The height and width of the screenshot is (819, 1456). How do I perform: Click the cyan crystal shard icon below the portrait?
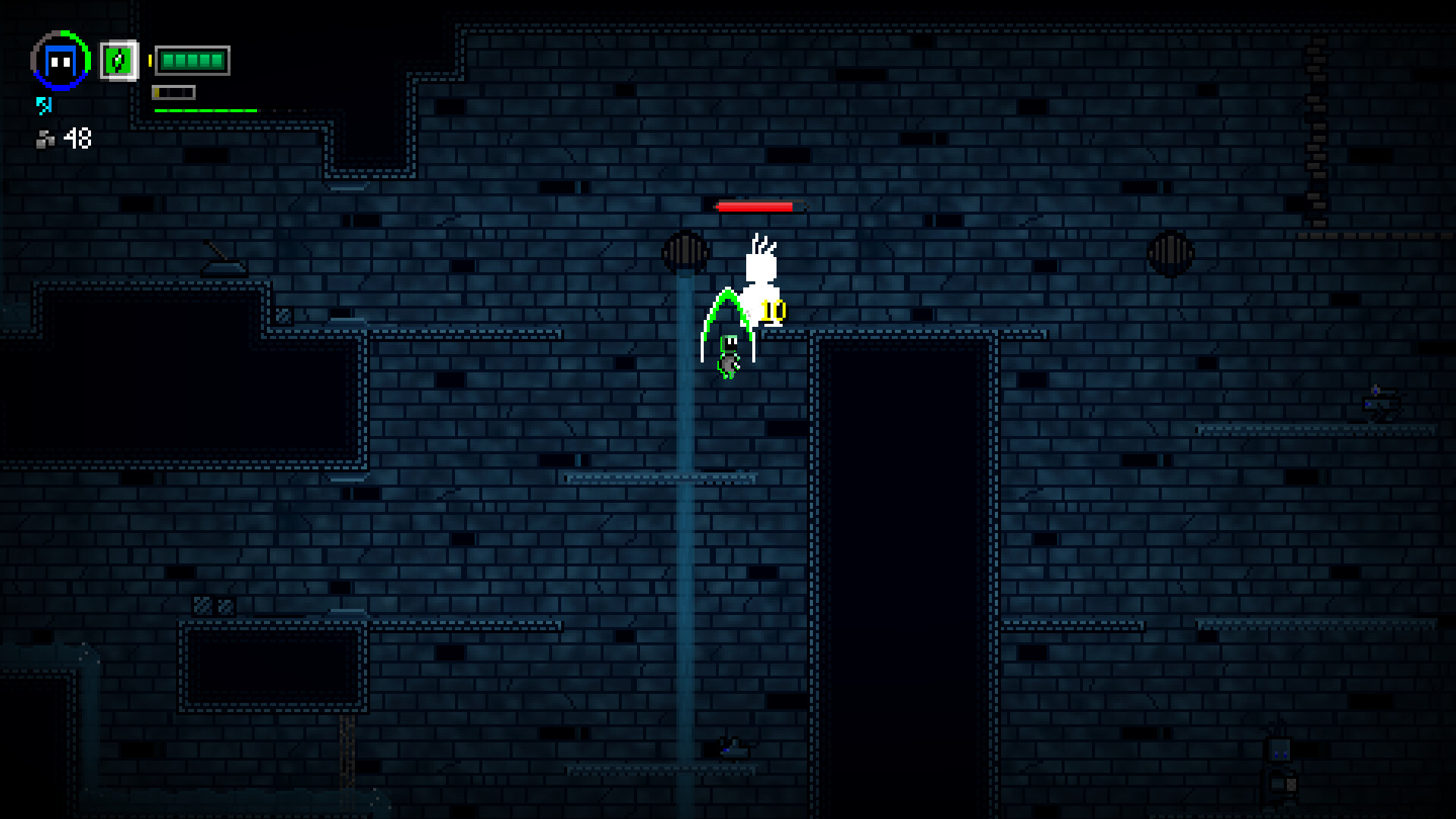click(x=44, y=105)
